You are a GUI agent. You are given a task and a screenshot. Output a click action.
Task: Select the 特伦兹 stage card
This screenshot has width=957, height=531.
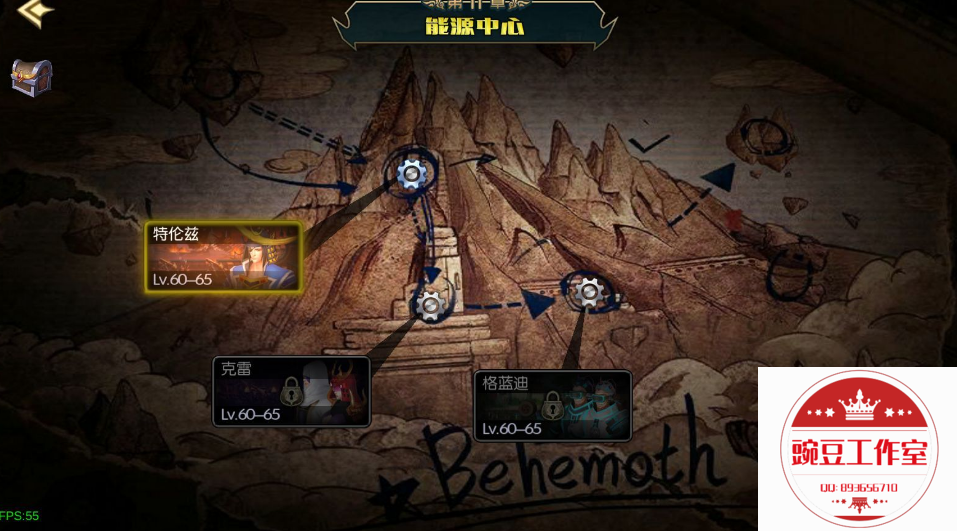[x=223, y=256]
